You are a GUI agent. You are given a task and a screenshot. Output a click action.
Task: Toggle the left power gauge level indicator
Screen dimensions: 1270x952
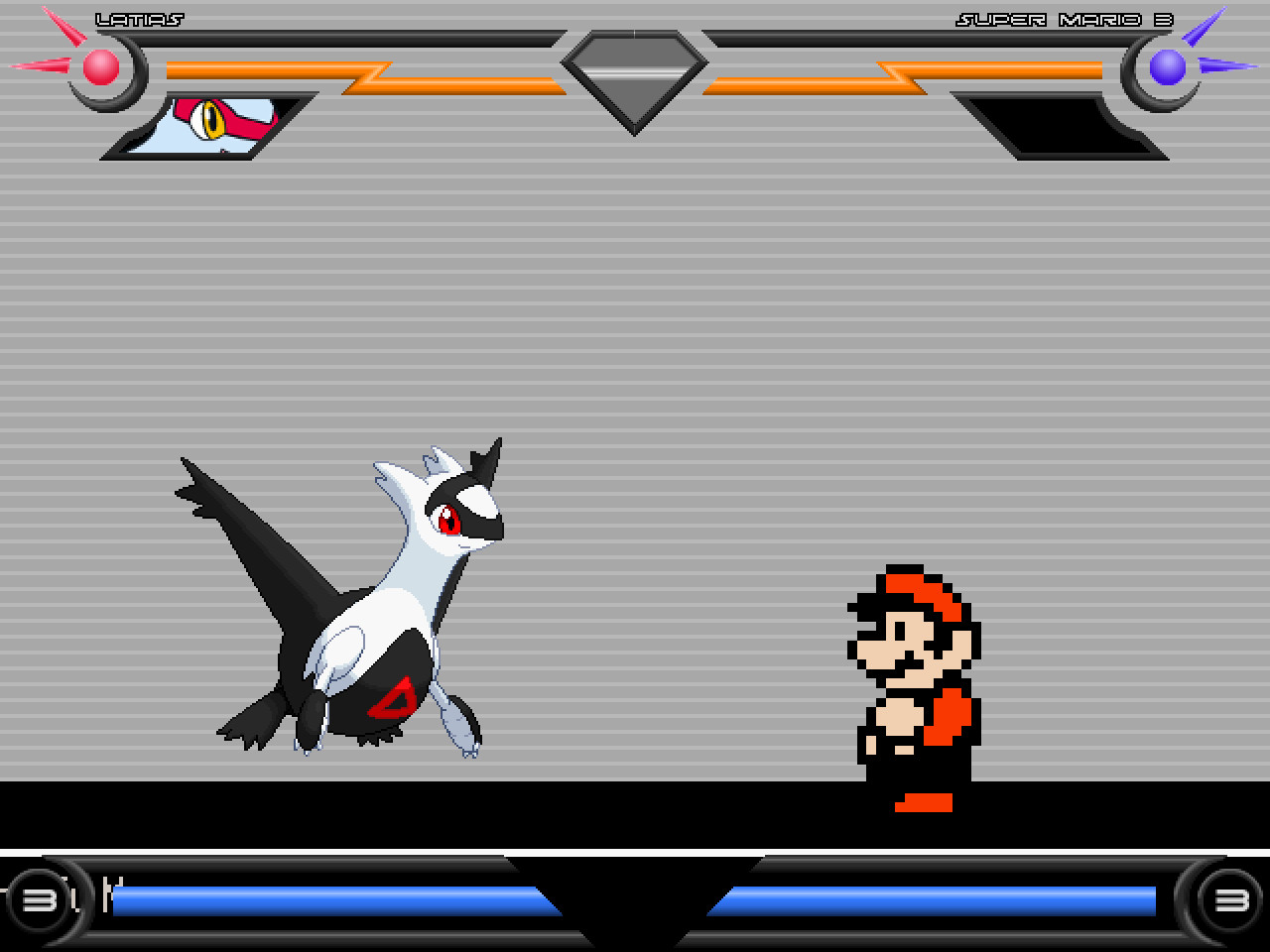(x=38, y=900)
